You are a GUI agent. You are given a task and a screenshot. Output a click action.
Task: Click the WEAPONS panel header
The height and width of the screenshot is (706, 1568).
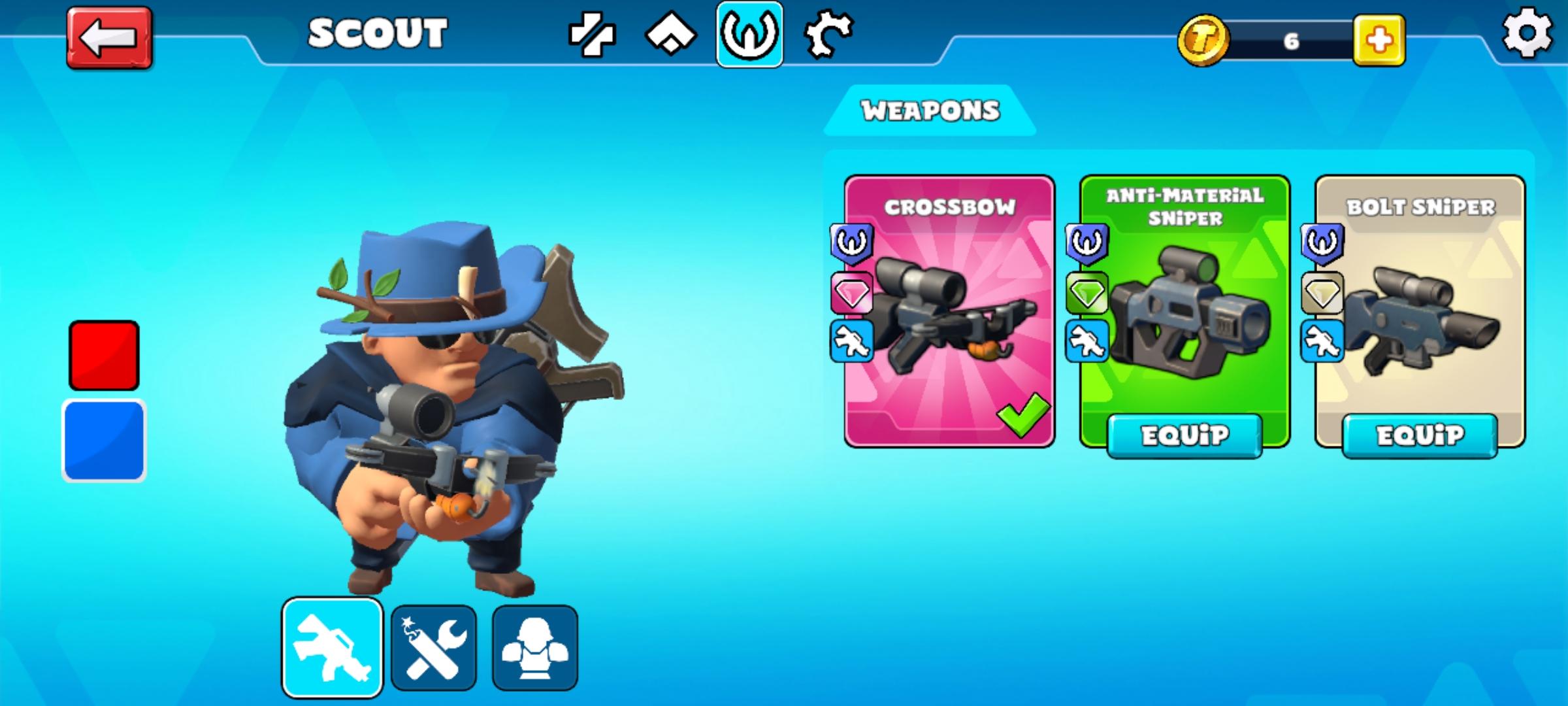(x=930, y=110)
